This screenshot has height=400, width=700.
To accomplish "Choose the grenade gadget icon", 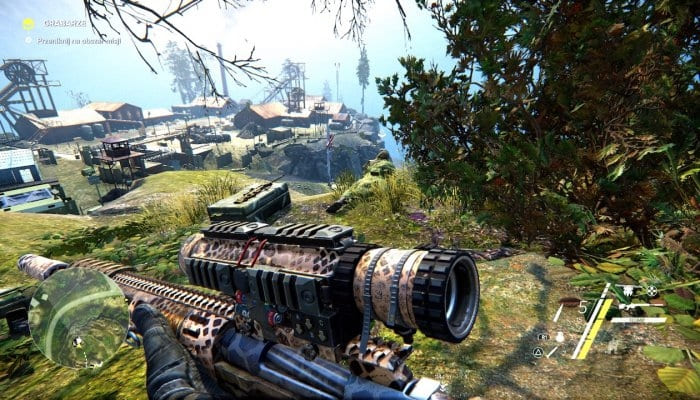I will [x=560, y=337].
